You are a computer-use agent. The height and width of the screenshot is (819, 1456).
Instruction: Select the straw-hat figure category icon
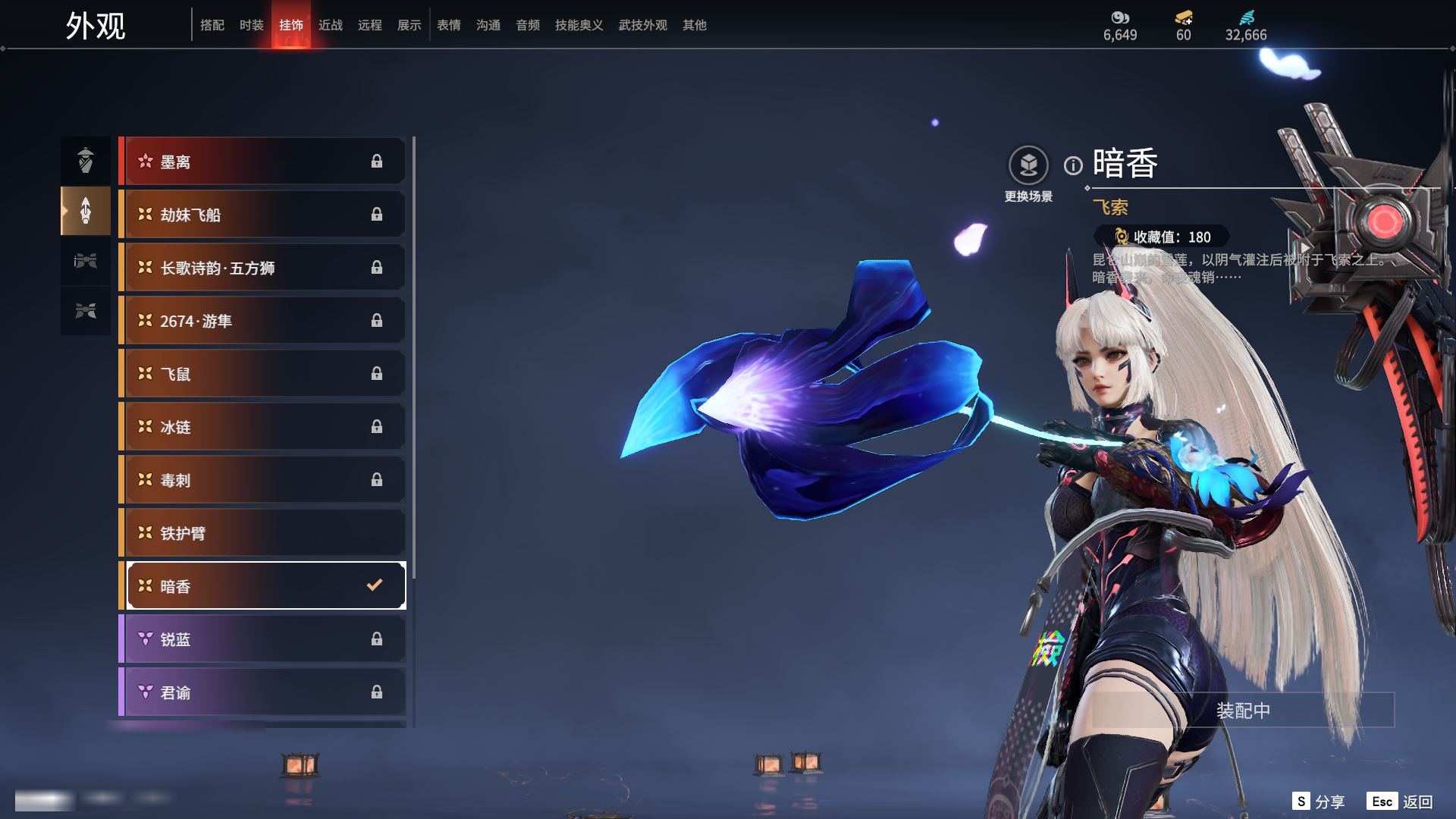[x=86, y=160]
